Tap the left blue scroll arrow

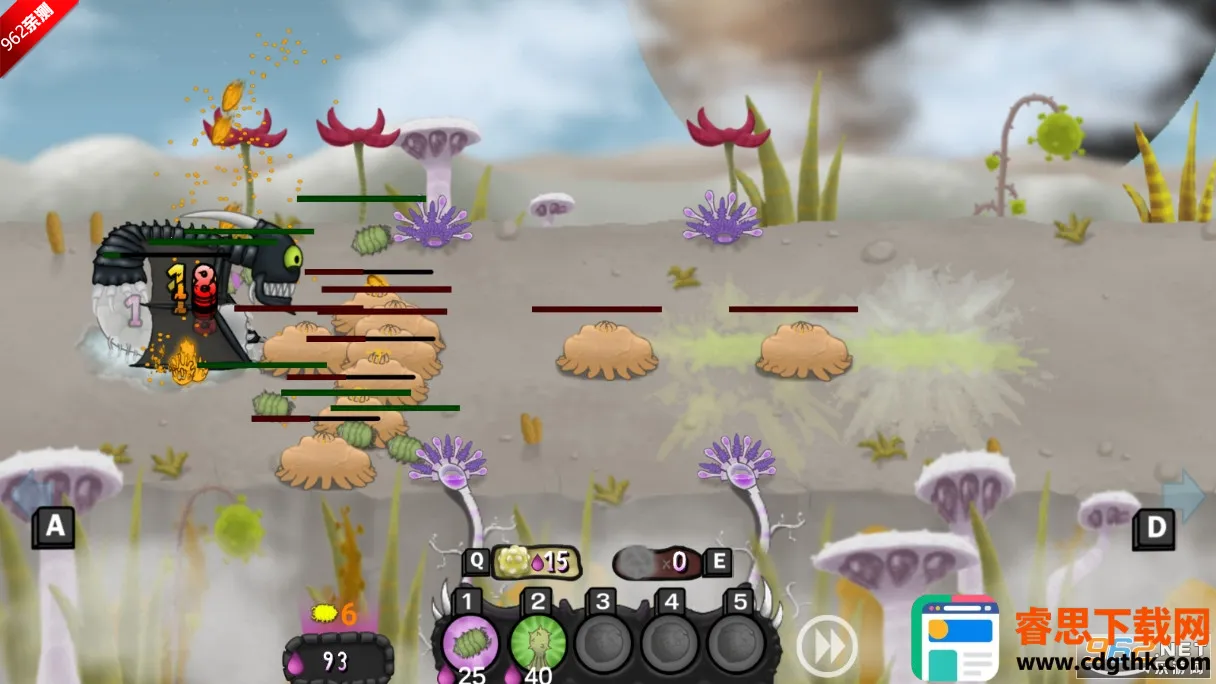point(32,494)
